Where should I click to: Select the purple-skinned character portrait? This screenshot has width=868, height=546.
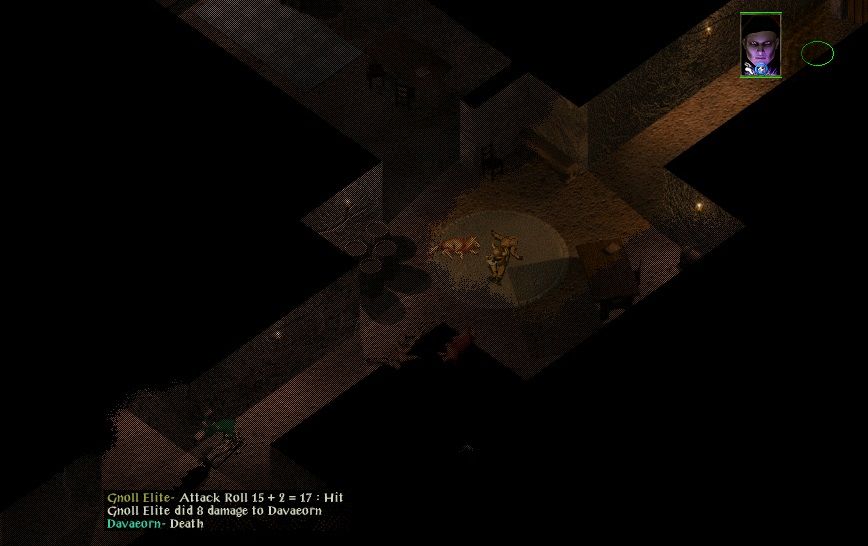(760, 45)
